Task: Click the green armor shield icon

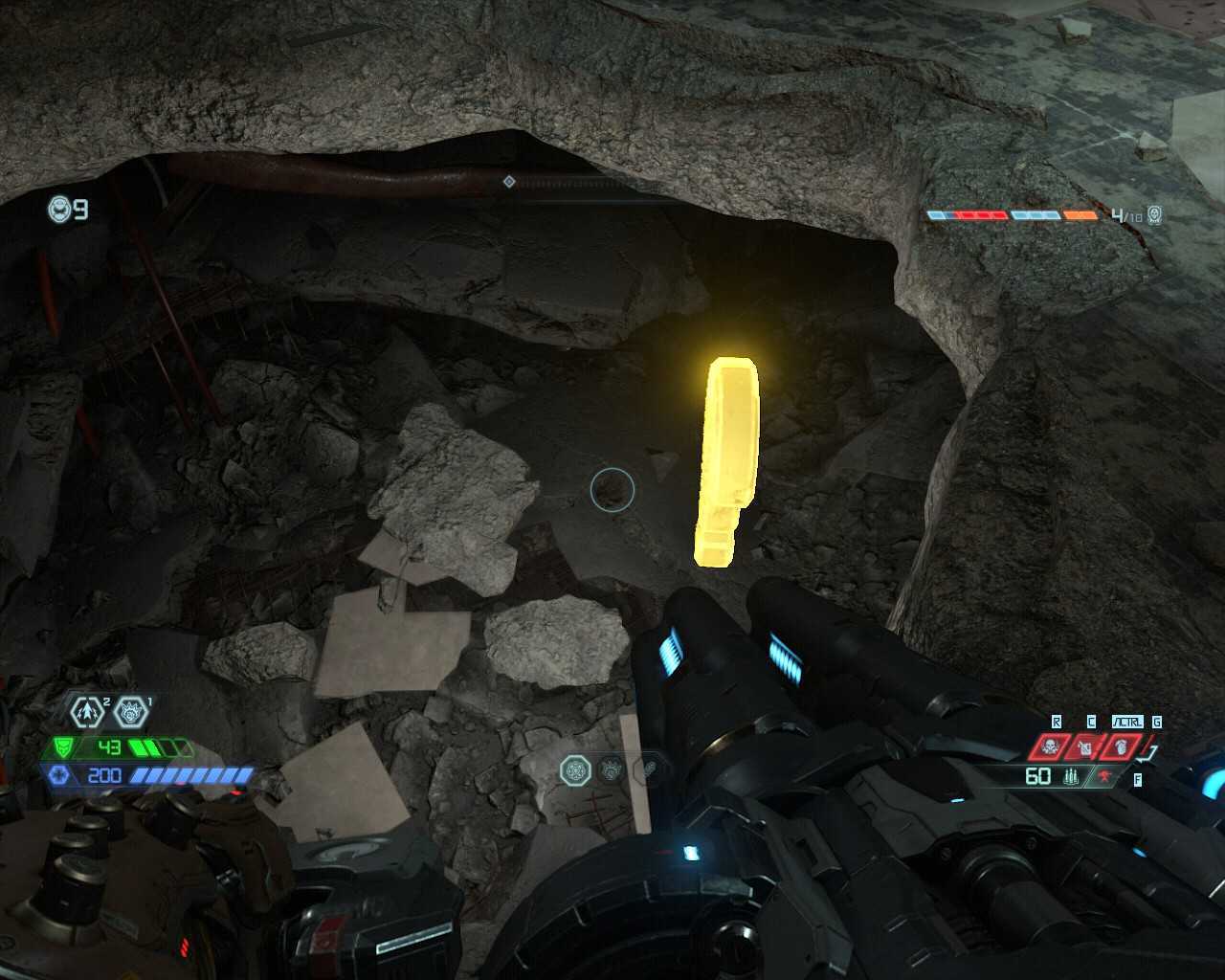Action: tap(64, 746)
